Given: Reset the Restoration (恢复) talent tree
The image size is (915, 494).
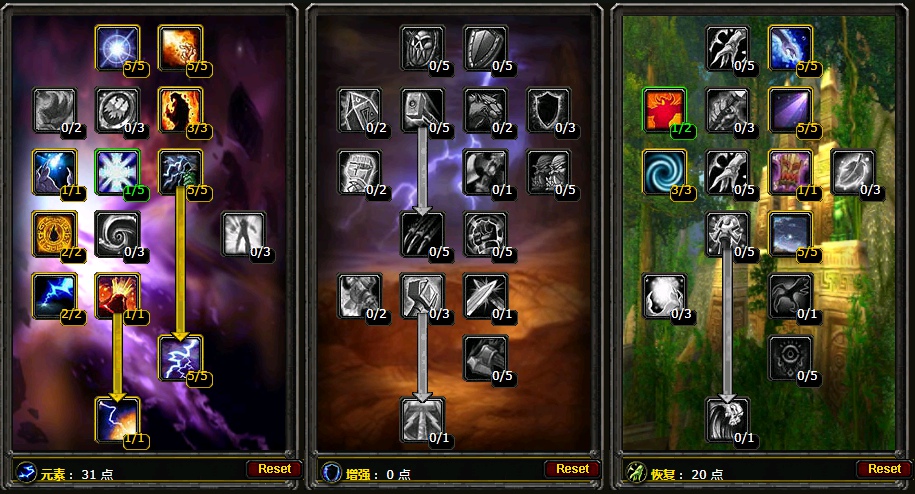Looking at the screenshot, I should (884, 468).
